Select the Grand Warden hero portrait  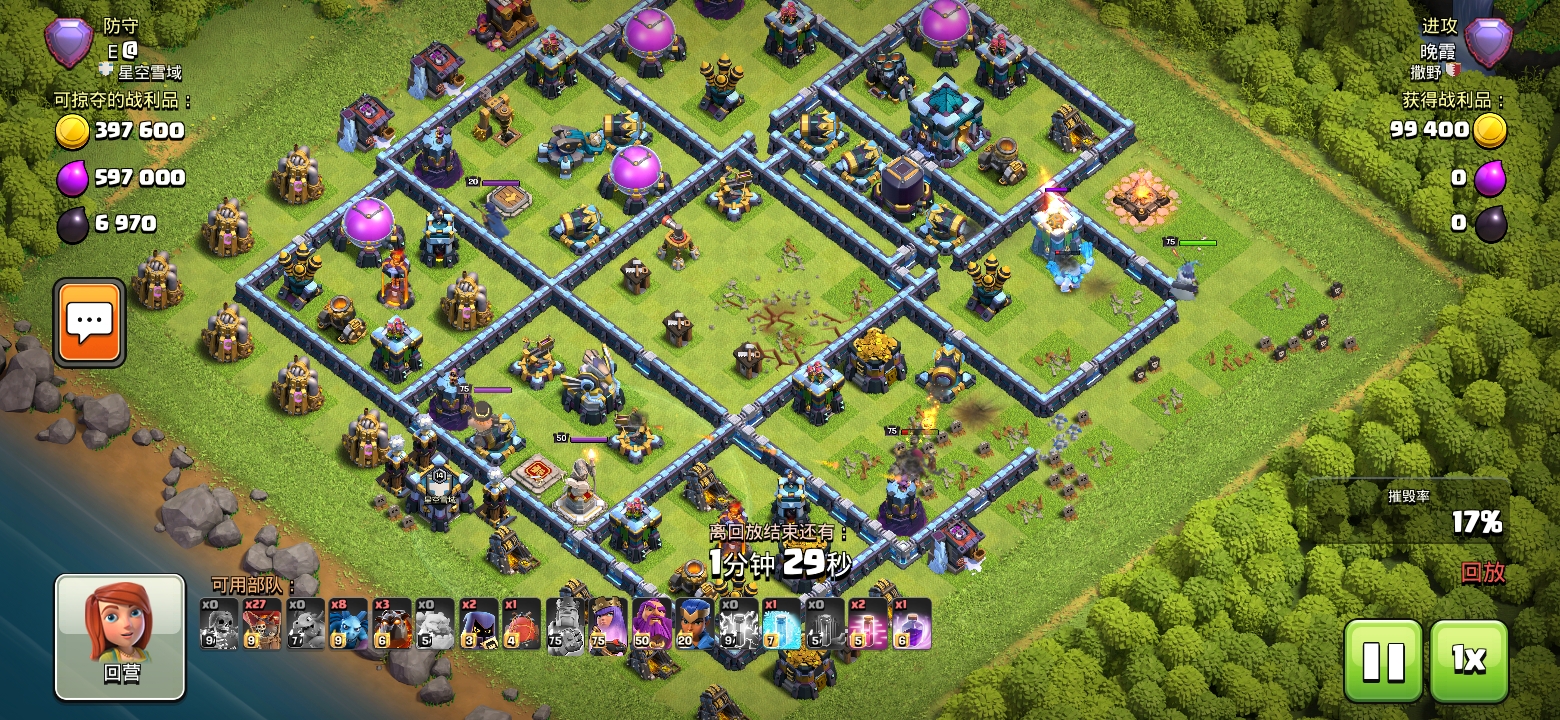[x=652, y=624]
